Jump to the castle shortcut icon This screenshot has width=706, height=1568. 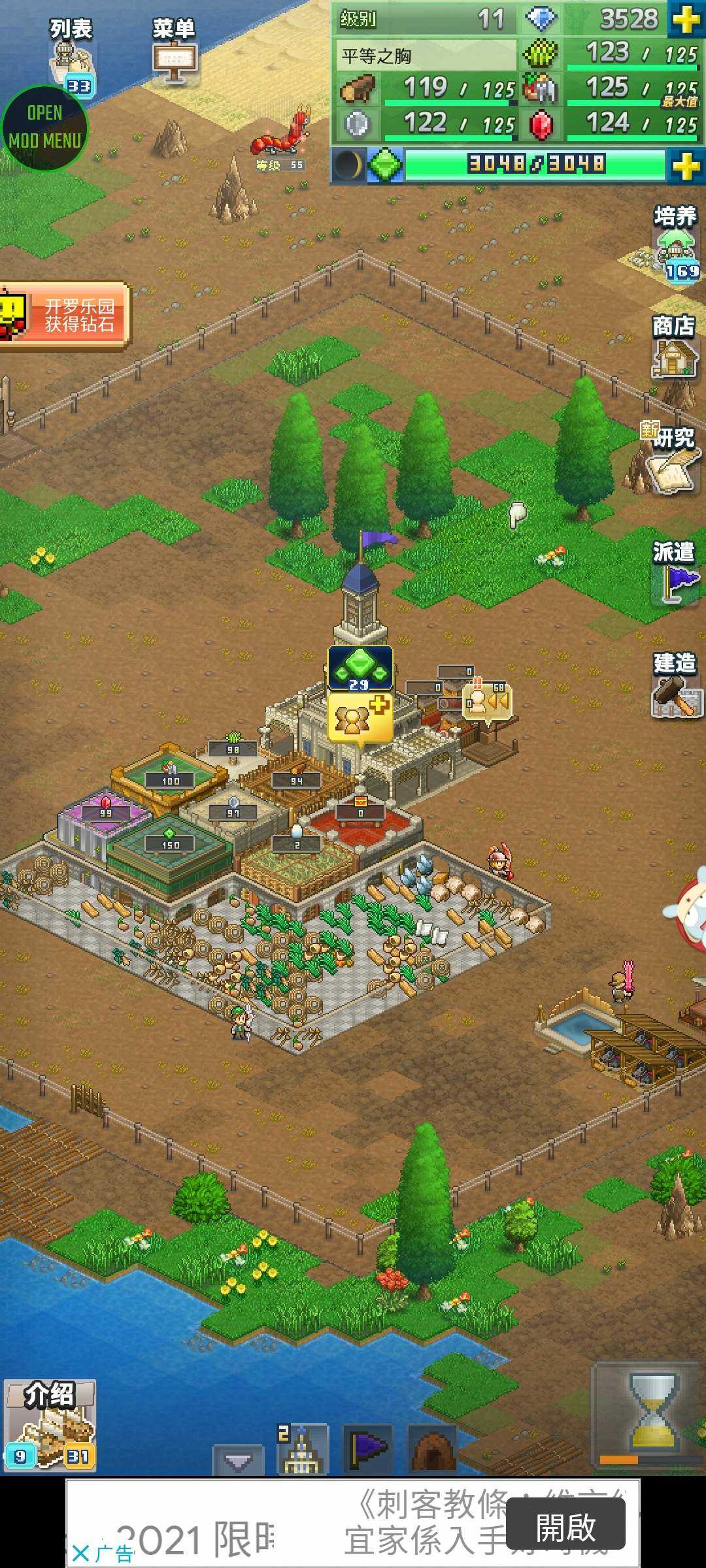click(x=302, y=1449)
